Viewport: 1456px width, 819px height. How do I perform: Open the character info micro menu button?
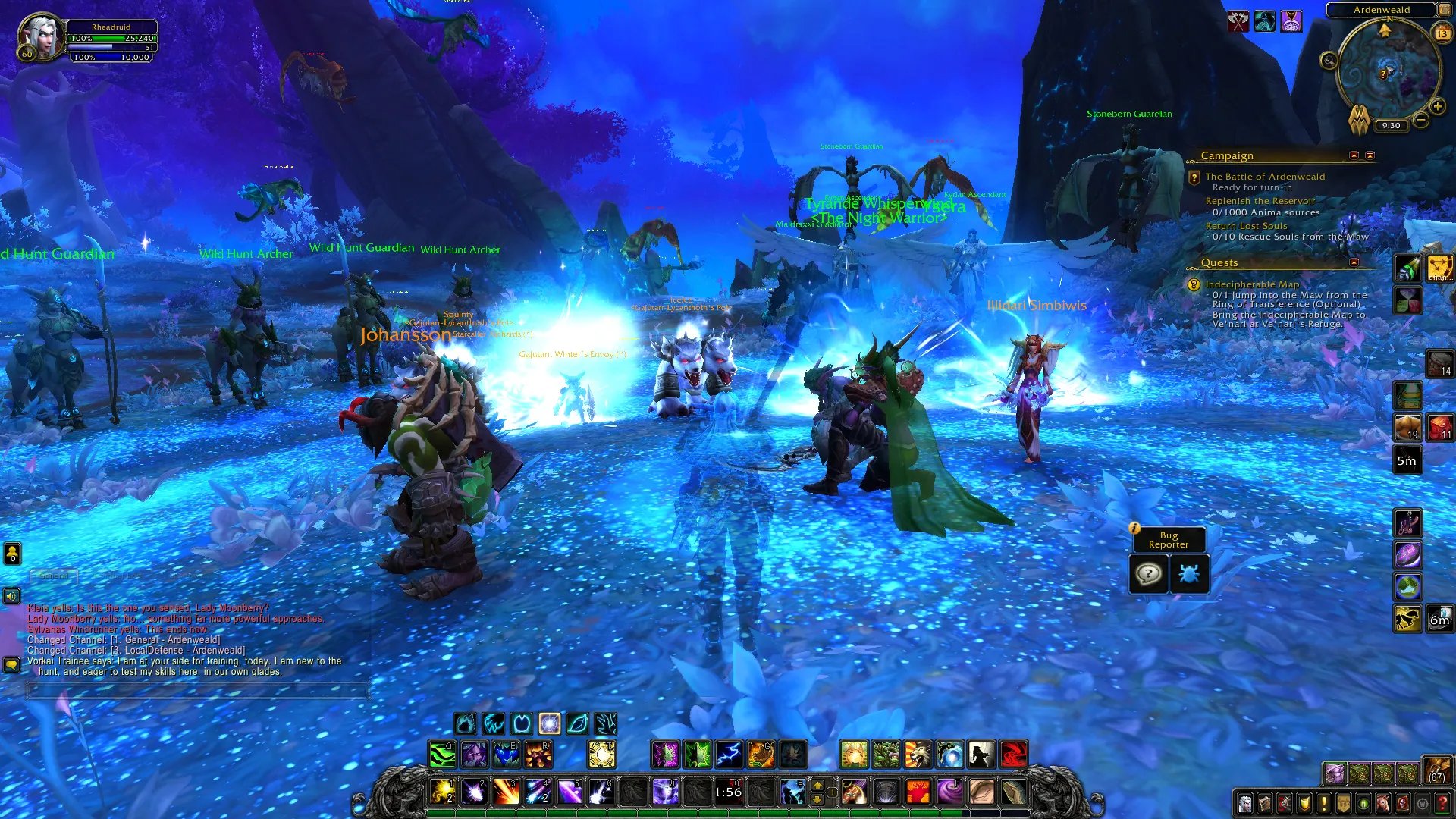tap(1244, 804)
